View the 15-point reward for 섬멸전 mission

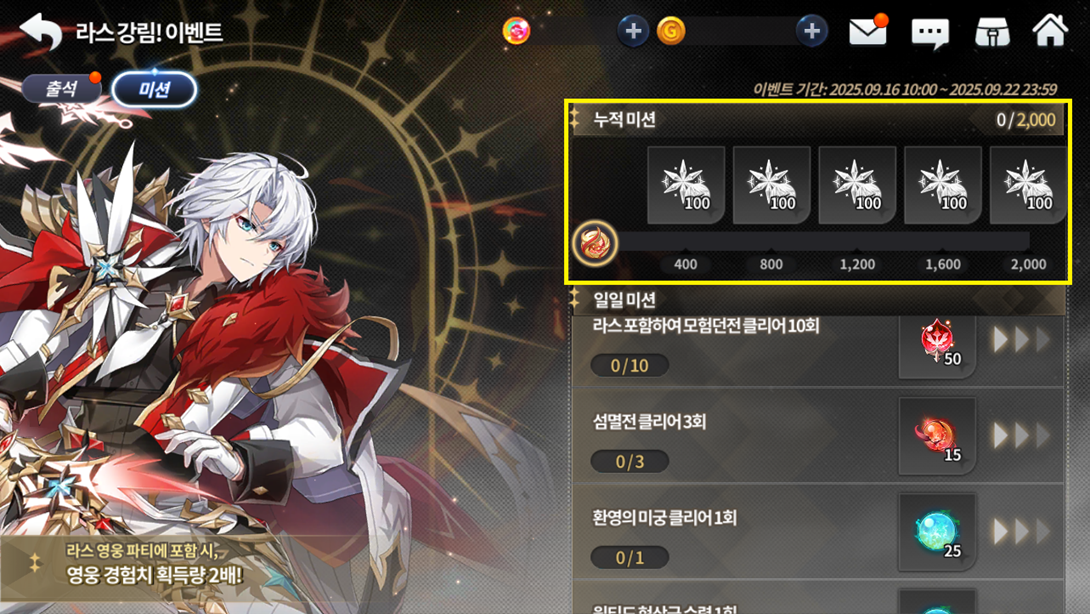(937, 436)
